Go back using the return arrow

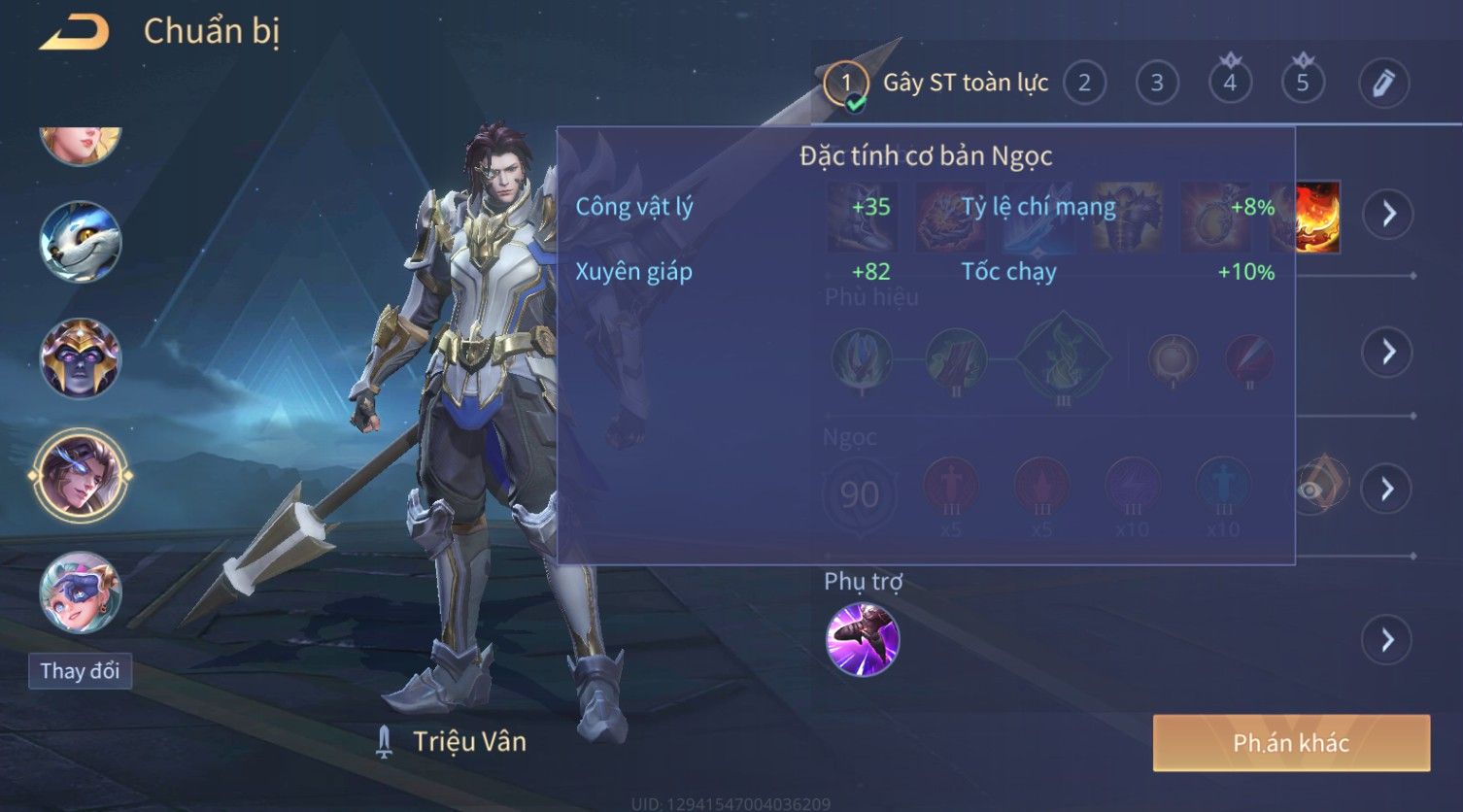[x=75, y=33]
